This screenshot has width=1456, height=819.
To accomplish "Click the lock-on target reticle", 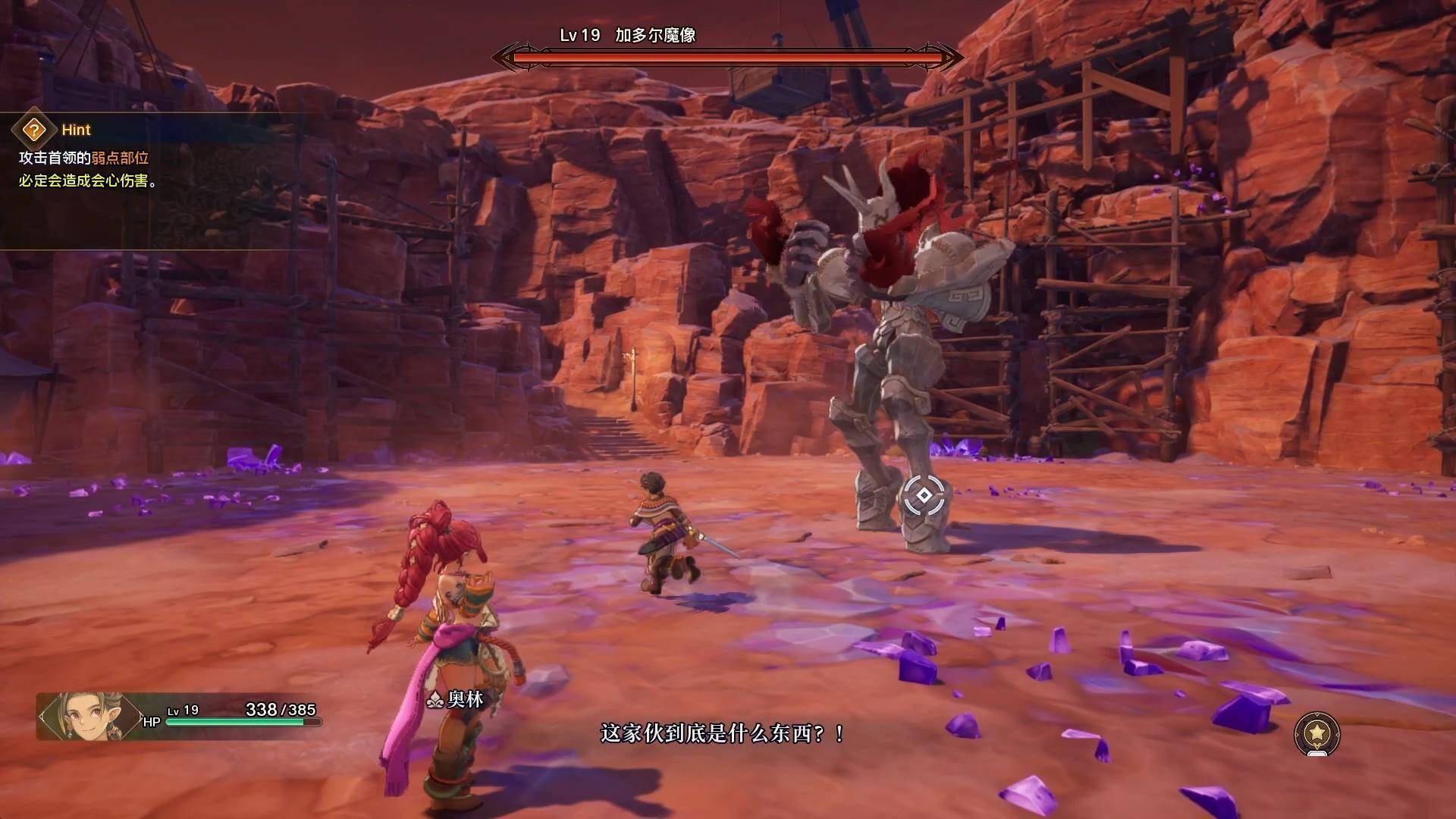I will 924,496.
